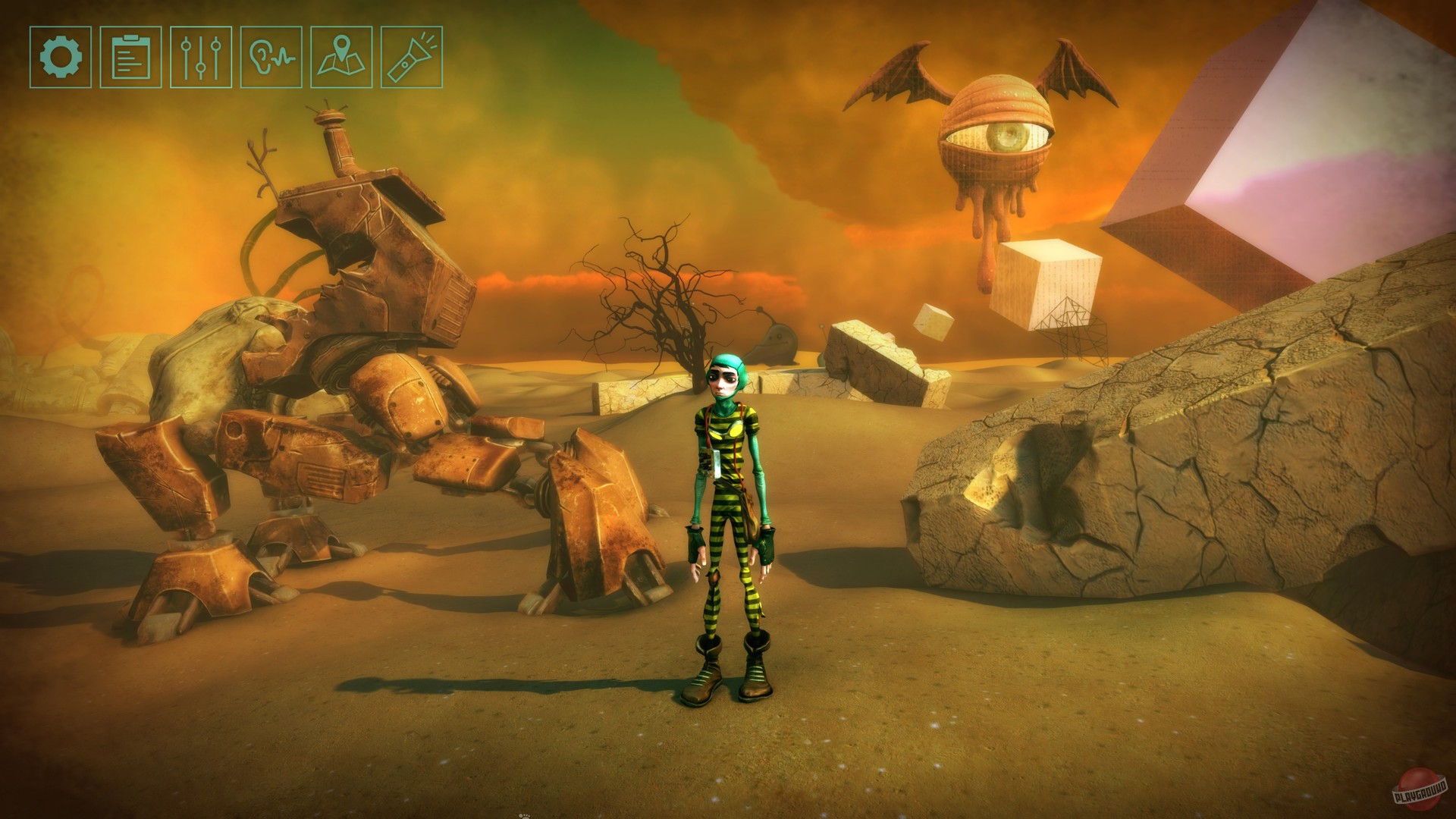The width and height of the screenshot is (1456, 819).
Task: Toggle the flashlight icon
Action: point(411,57)
